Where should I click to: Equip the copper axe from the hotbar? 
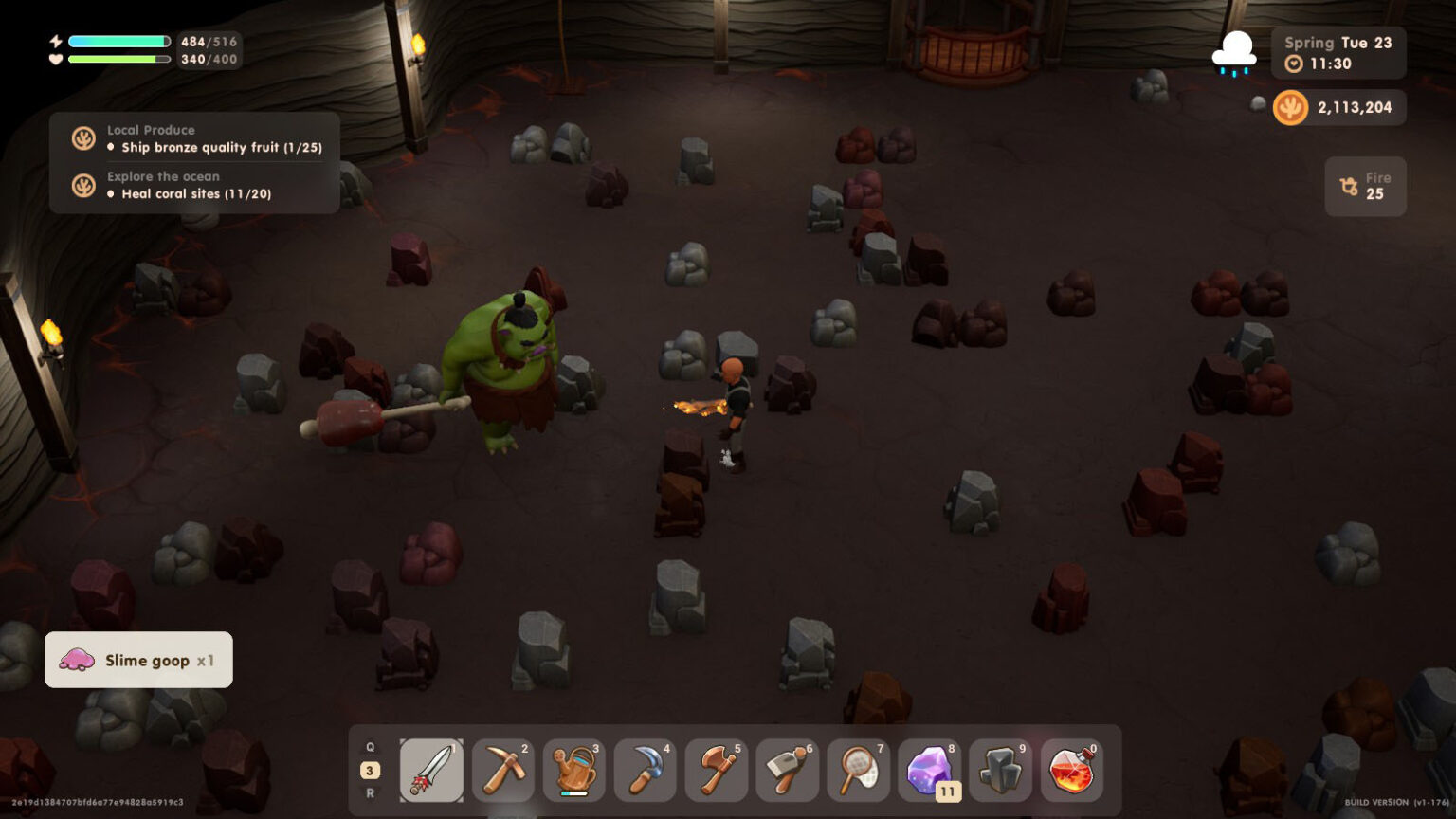716,771
